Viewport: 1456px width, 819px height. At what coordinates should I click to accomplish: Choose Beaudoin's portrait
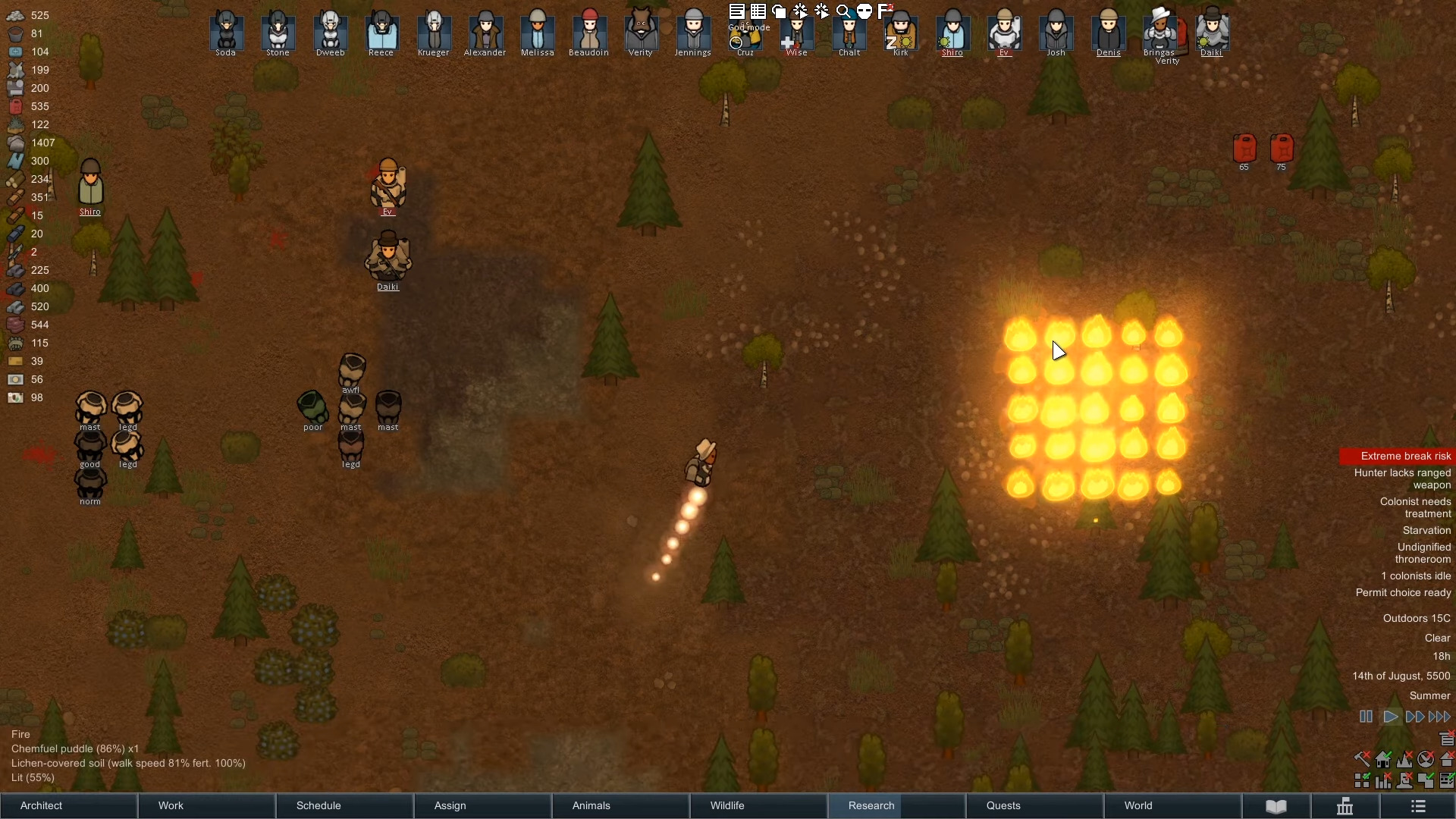coord(589,31)
